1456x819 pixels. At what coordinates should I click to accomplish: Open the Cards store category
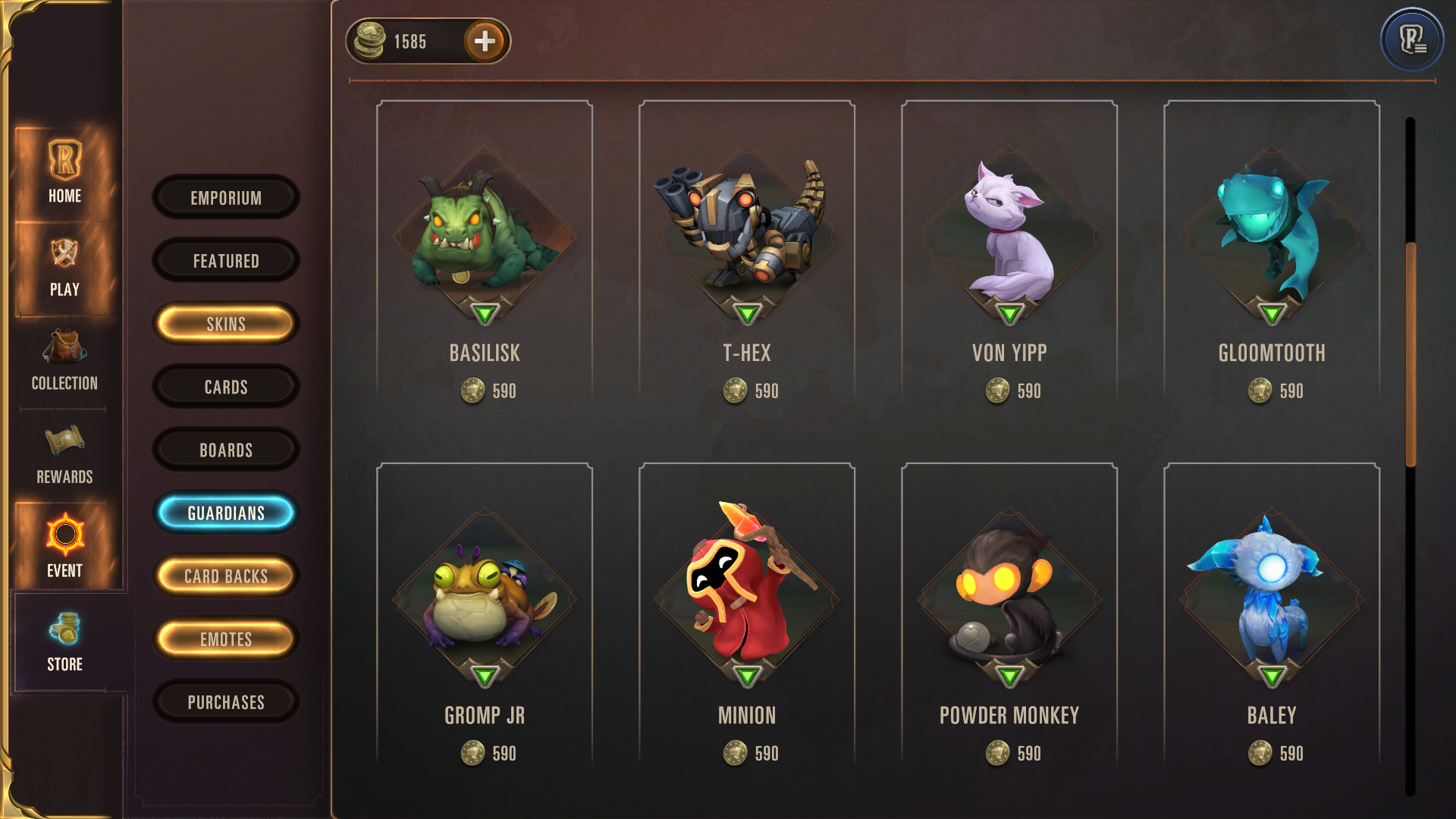[226, 387]
